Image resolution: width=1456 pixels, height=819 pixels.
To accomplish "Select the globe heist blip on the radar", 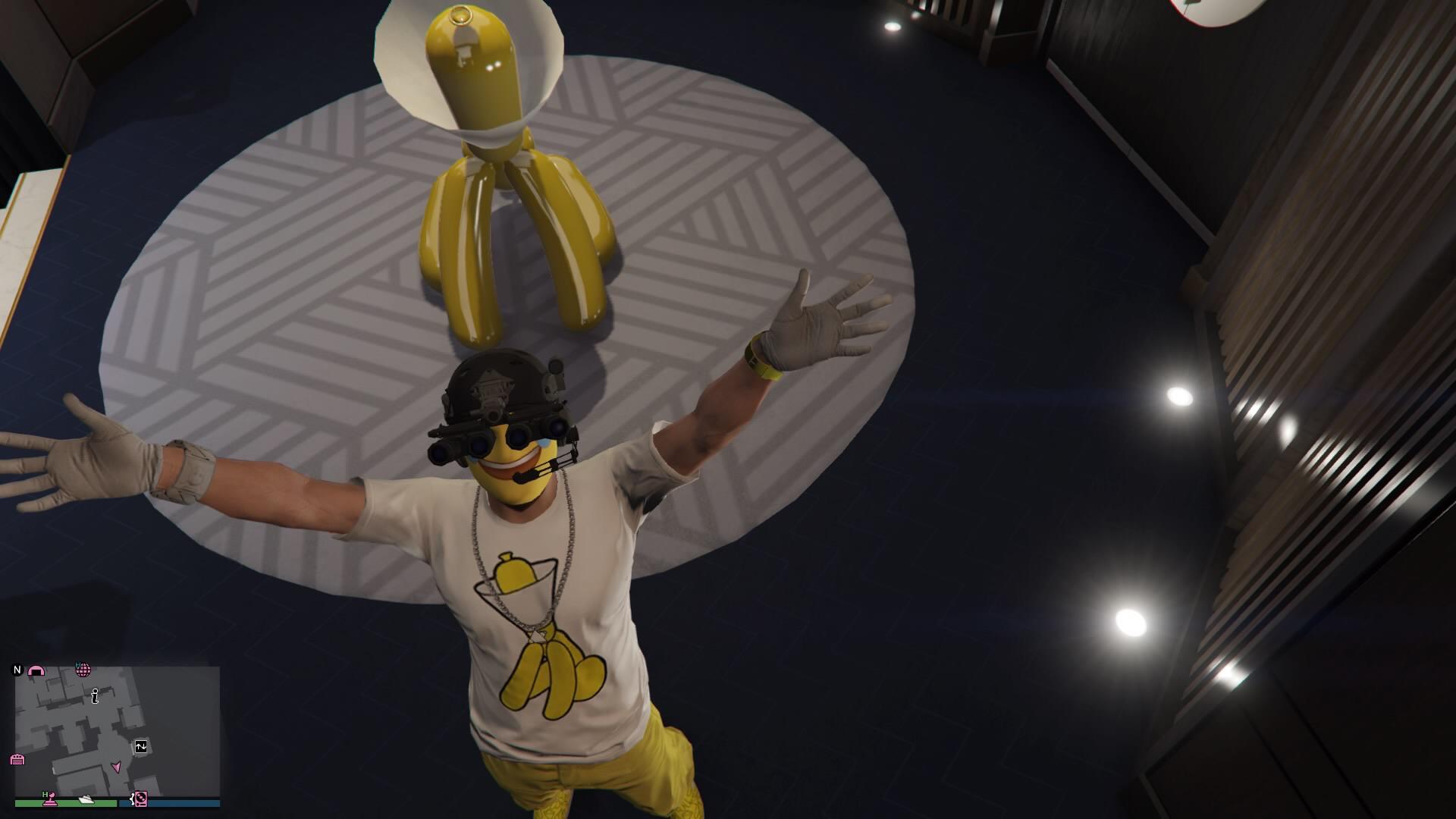I will point(83,670).
